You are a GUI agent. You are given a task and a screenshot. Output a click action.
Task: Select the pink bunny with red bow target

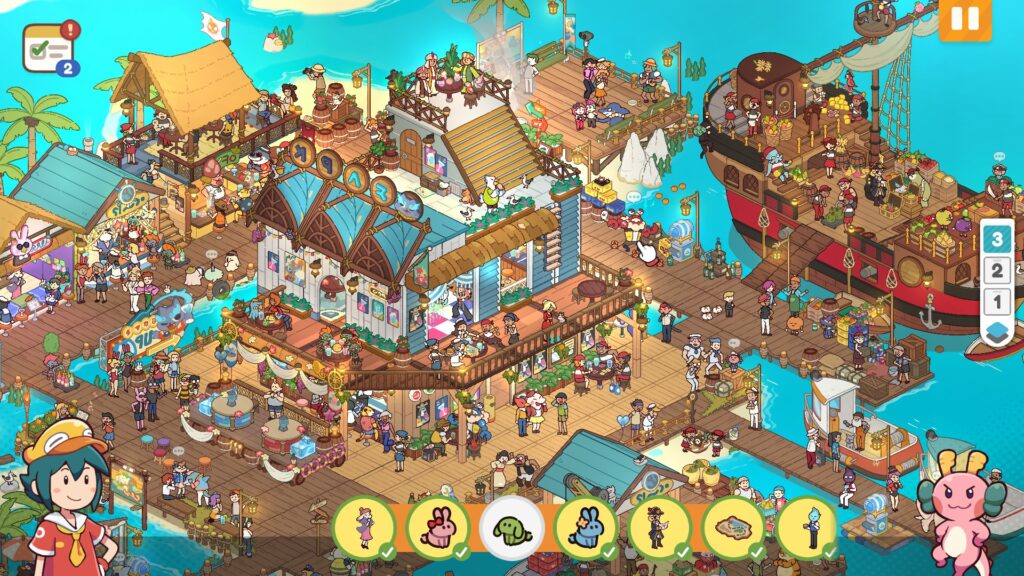pyautogui.click(x=435, y=526)
